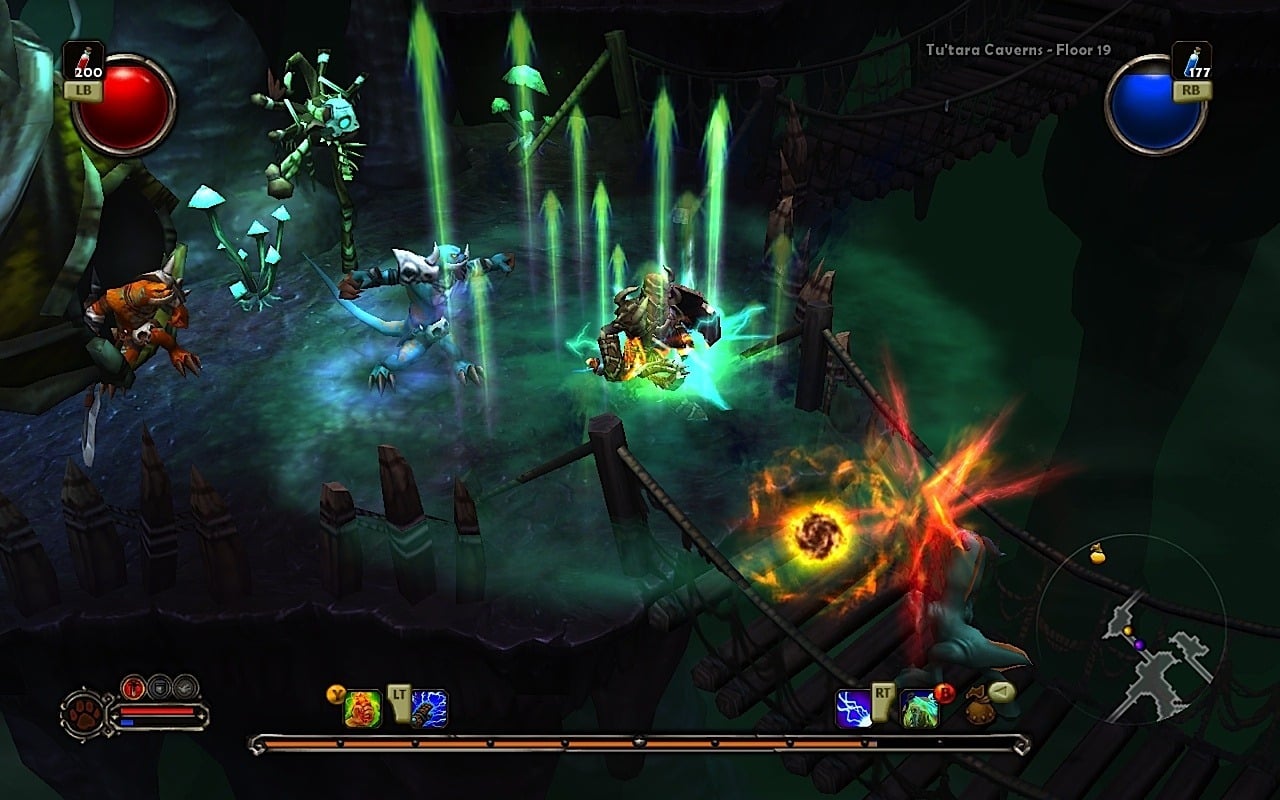Open the brown inventory bag
1280x800 pixels.
(x=977, y=709)
